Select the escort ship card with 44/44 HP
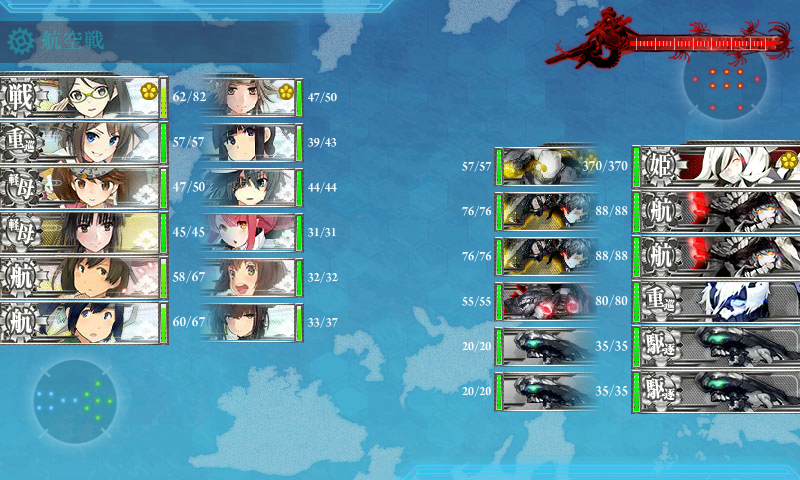The width and height of the screenshot is (800, 480). tap(252, 188)
